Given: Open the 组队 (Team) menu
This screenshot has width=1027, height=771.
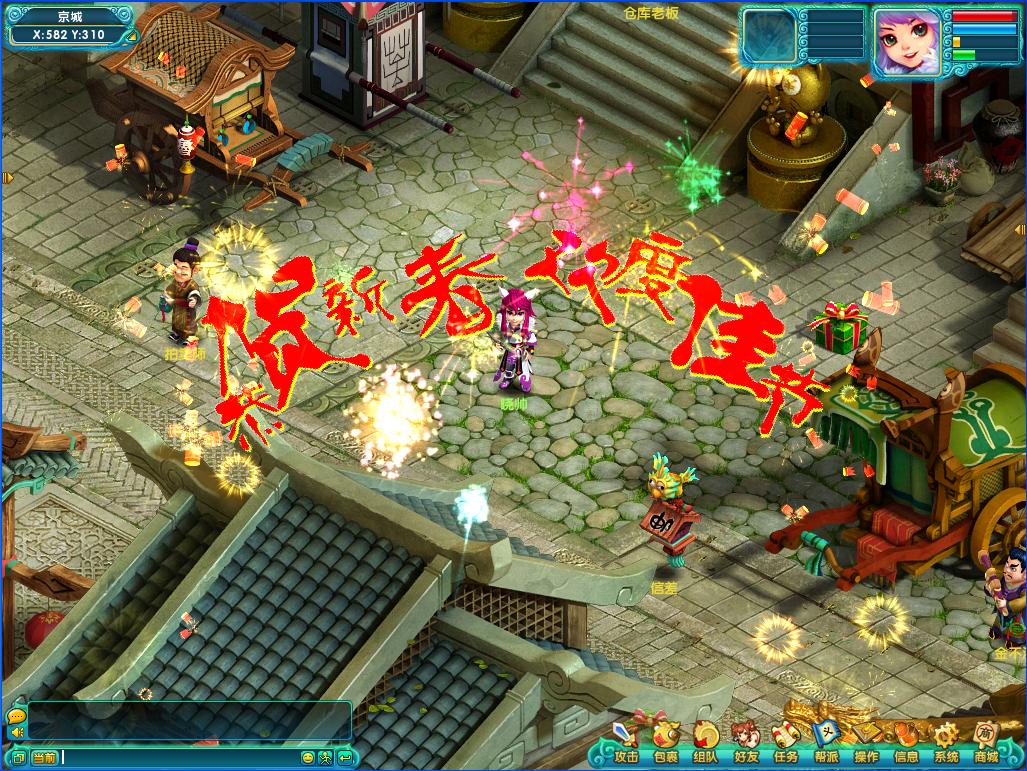Looking at the screenshot, I should (x=706, y=742).
